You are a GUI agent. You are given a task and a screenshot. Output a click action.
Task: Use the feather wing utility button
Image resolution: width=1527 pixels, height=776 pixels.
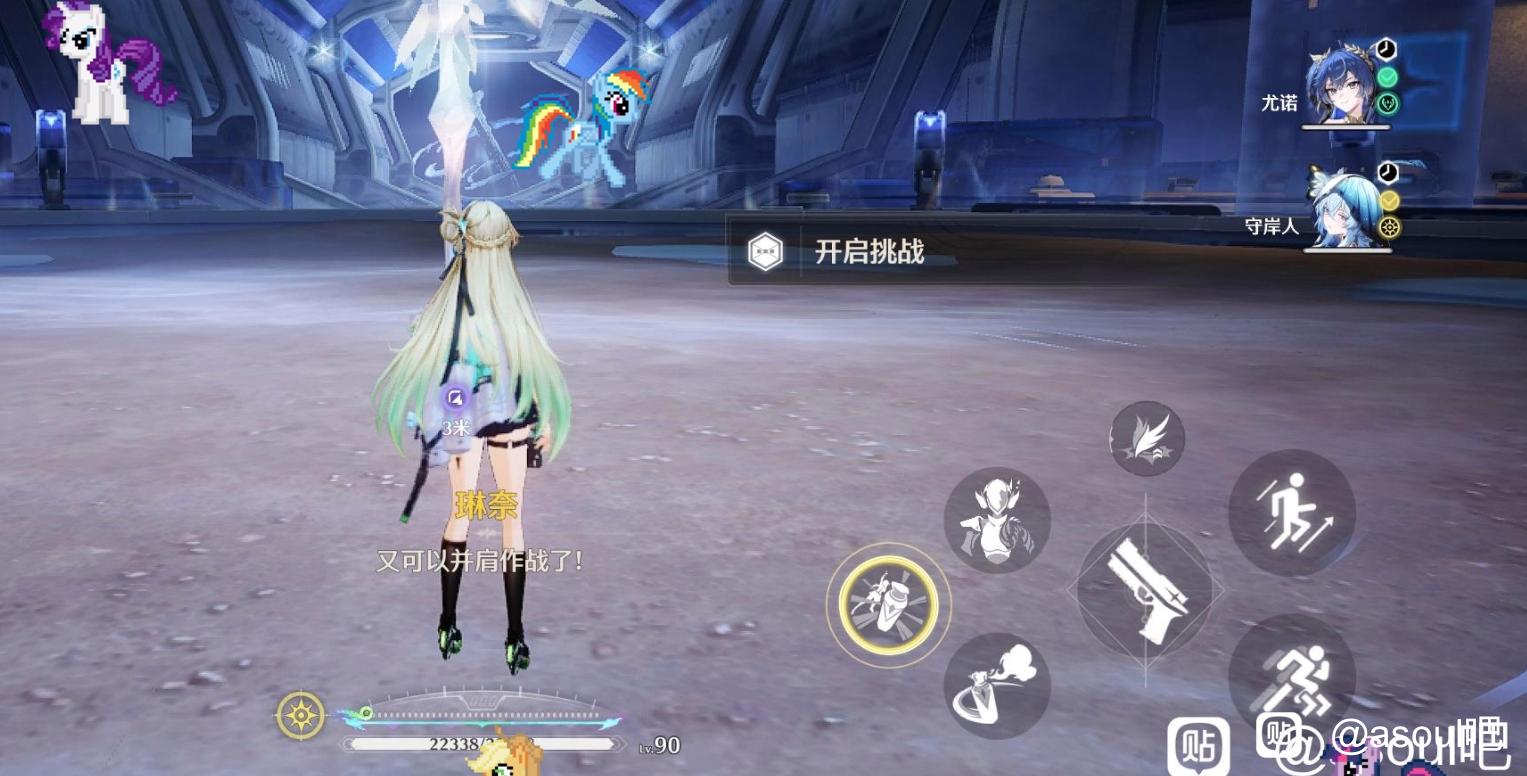[1146, 438]
